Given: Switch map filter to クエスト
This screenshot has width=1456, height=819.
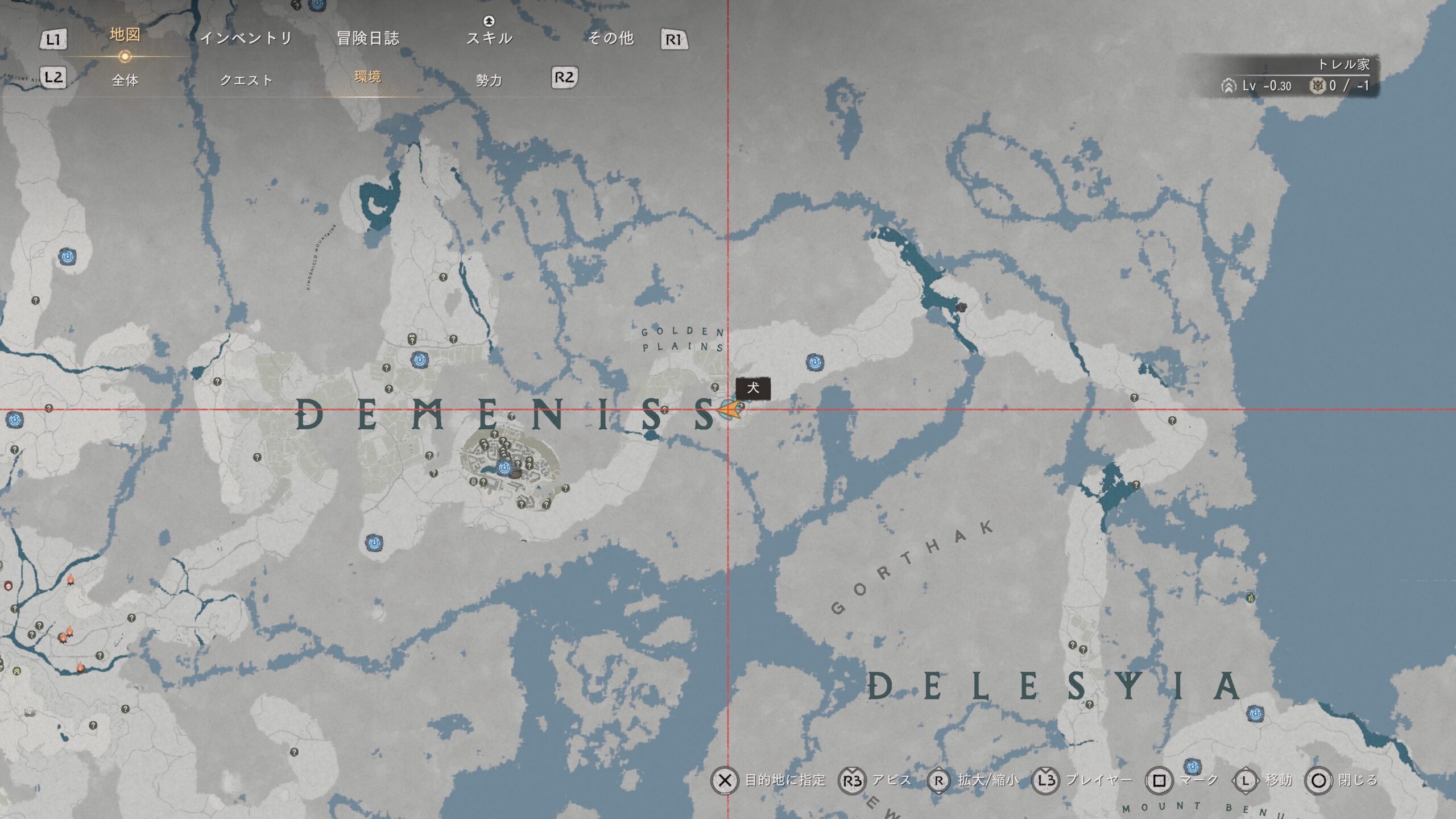Looking at the screenshot, I should pyautogui.click(x=246, y=80).
